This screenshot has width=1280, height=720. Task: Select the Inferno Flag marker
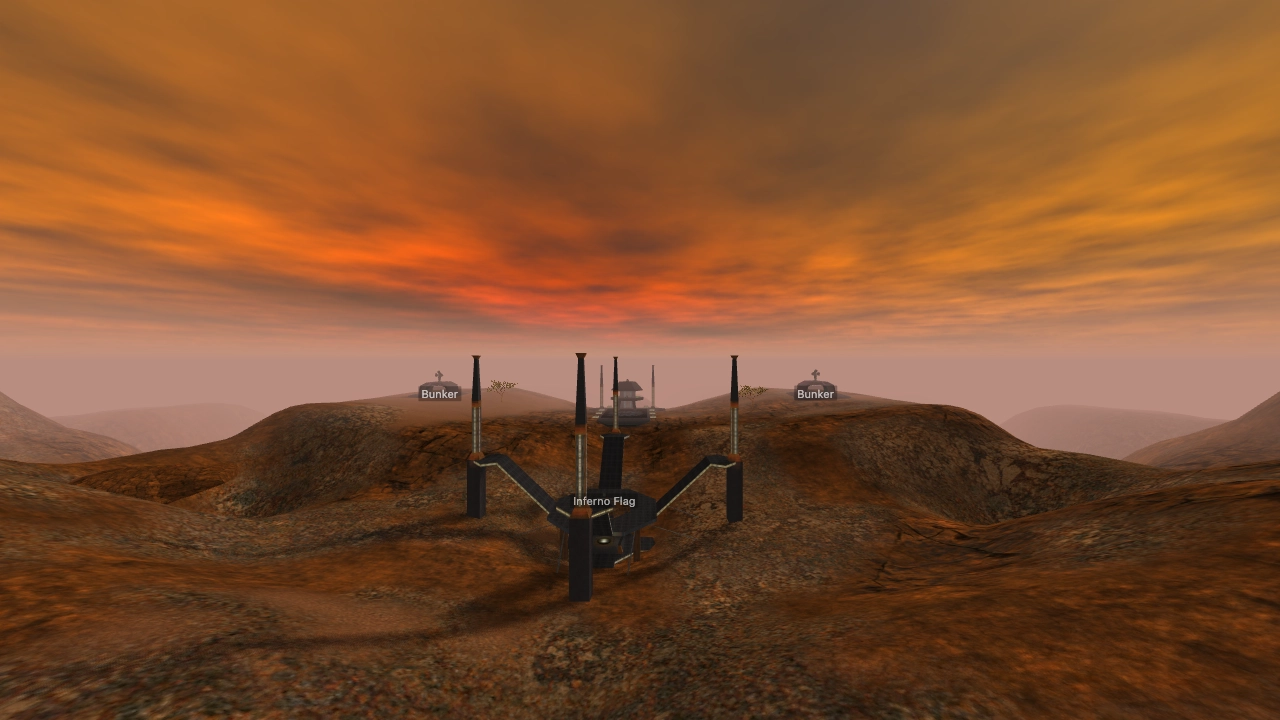(603, 500)
